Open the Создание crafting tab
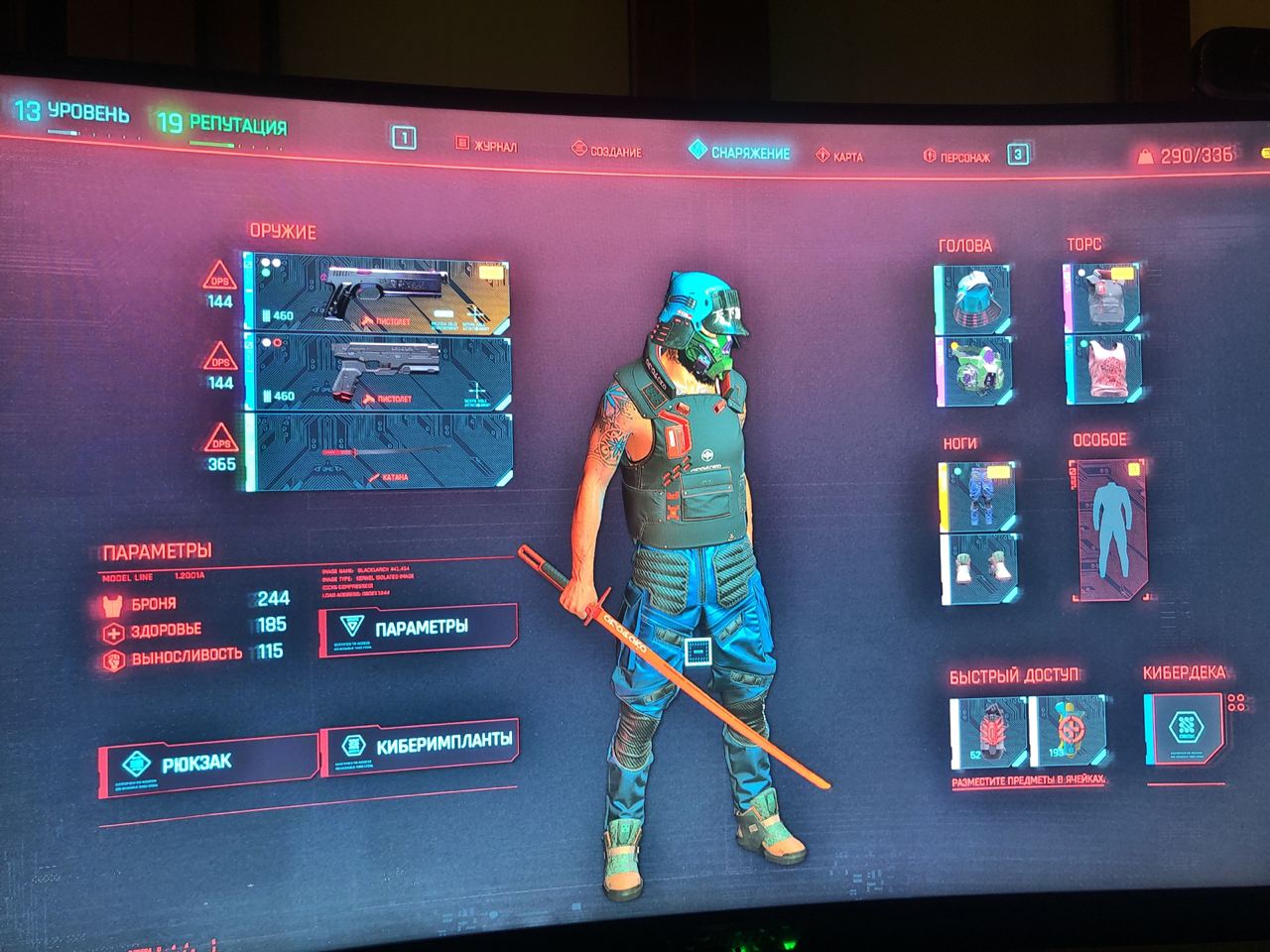 pos(607,152)
